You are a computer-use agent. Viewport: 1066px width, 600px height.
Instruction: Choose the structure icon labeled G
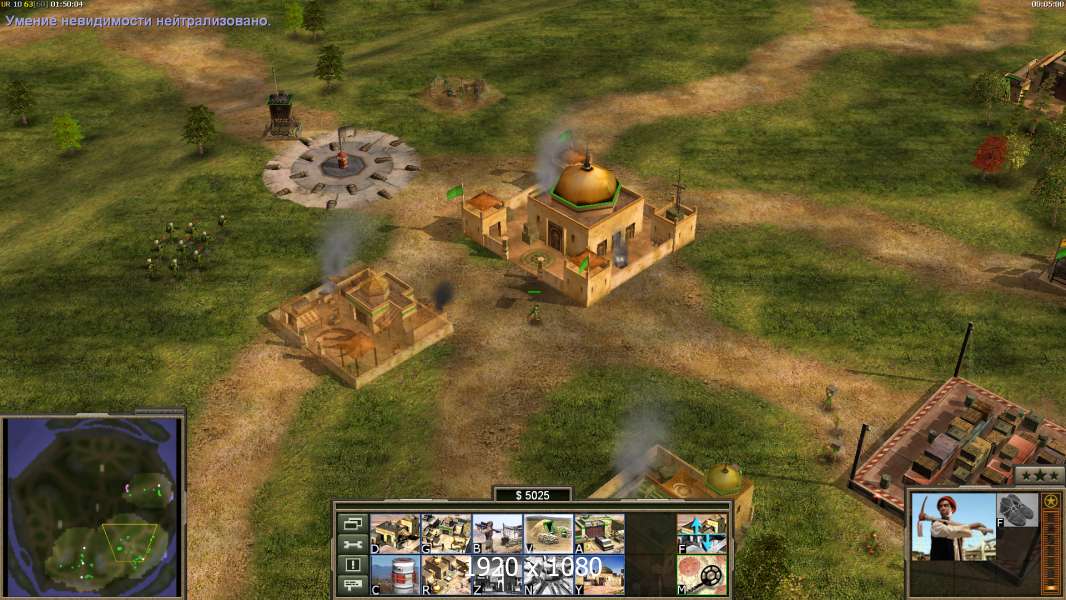pos(446,533)
